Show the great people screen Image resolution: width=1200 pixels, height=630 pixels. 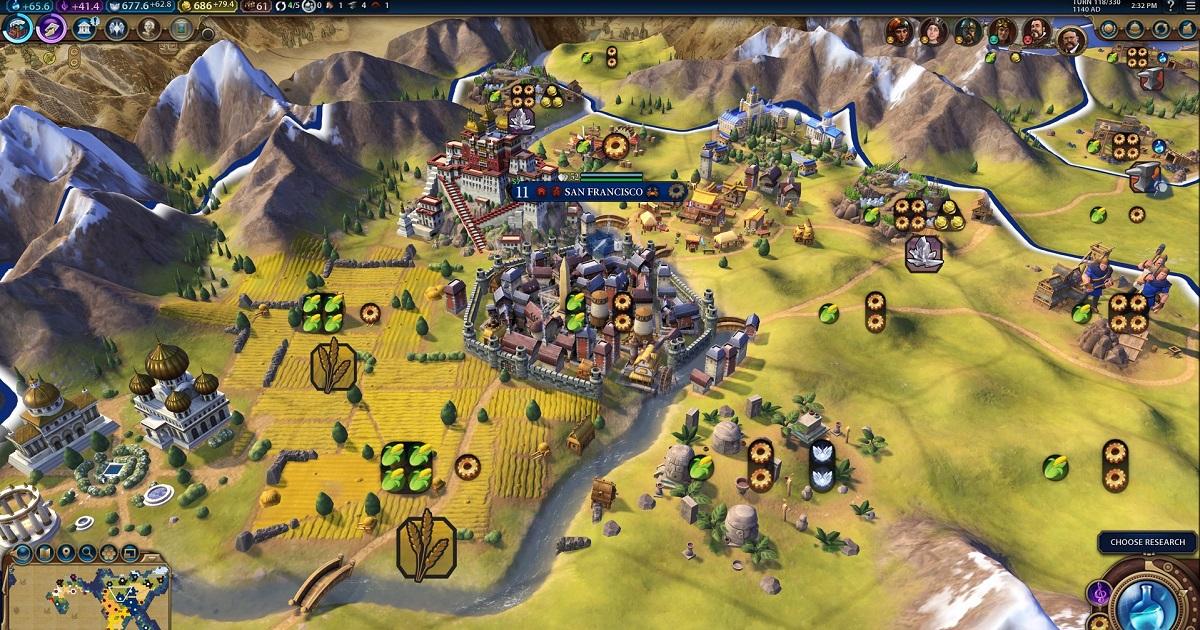[148, 28]
